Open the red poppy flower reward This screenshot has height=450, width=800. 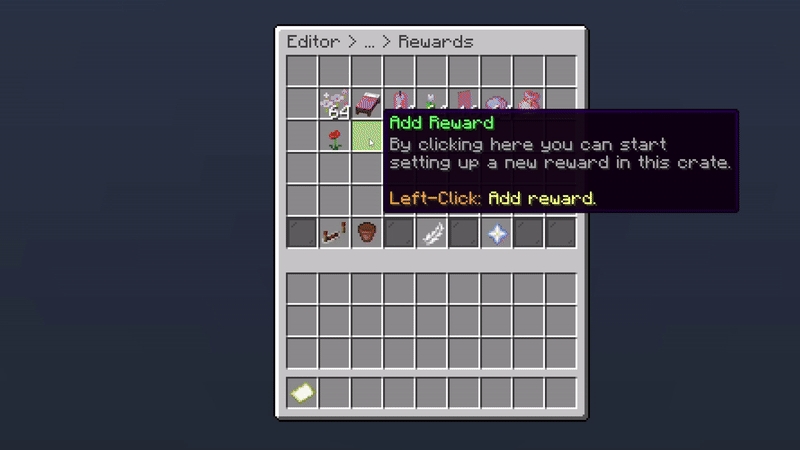coord(335,137)
